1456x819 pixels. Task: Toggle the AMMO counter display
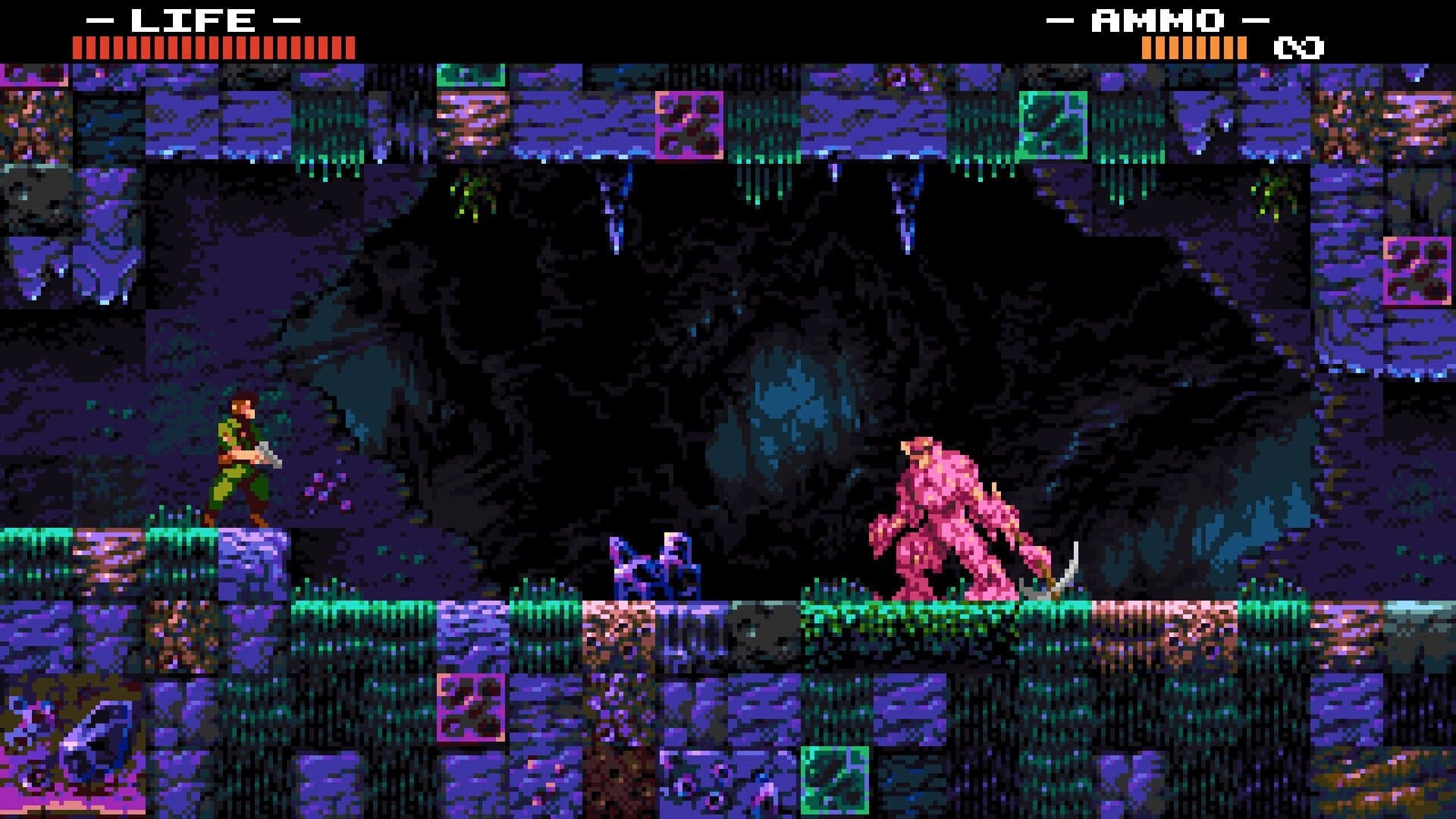click(1194, 48)
